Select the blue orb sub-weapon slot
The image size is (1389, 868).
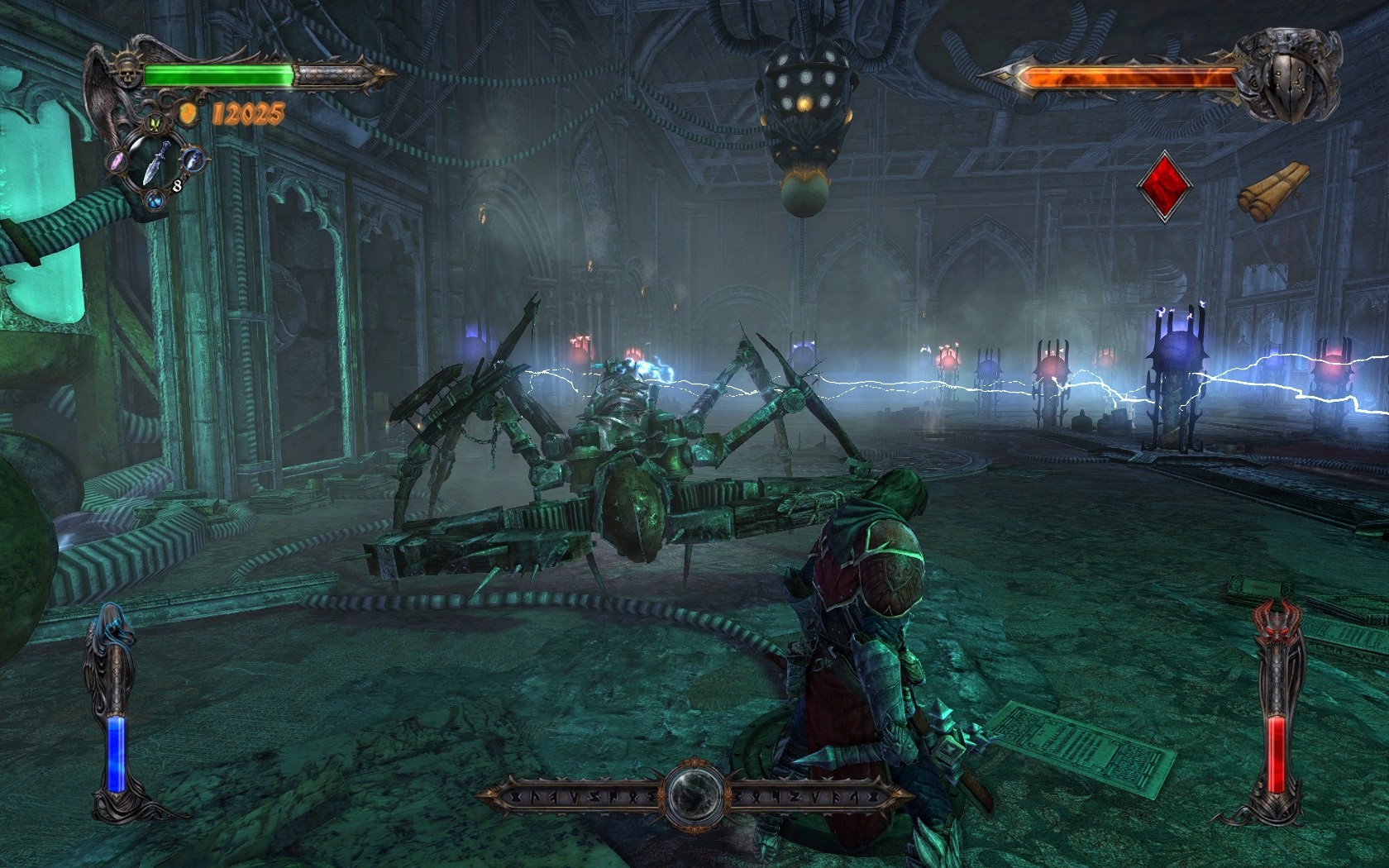click(x=155, y=199)
